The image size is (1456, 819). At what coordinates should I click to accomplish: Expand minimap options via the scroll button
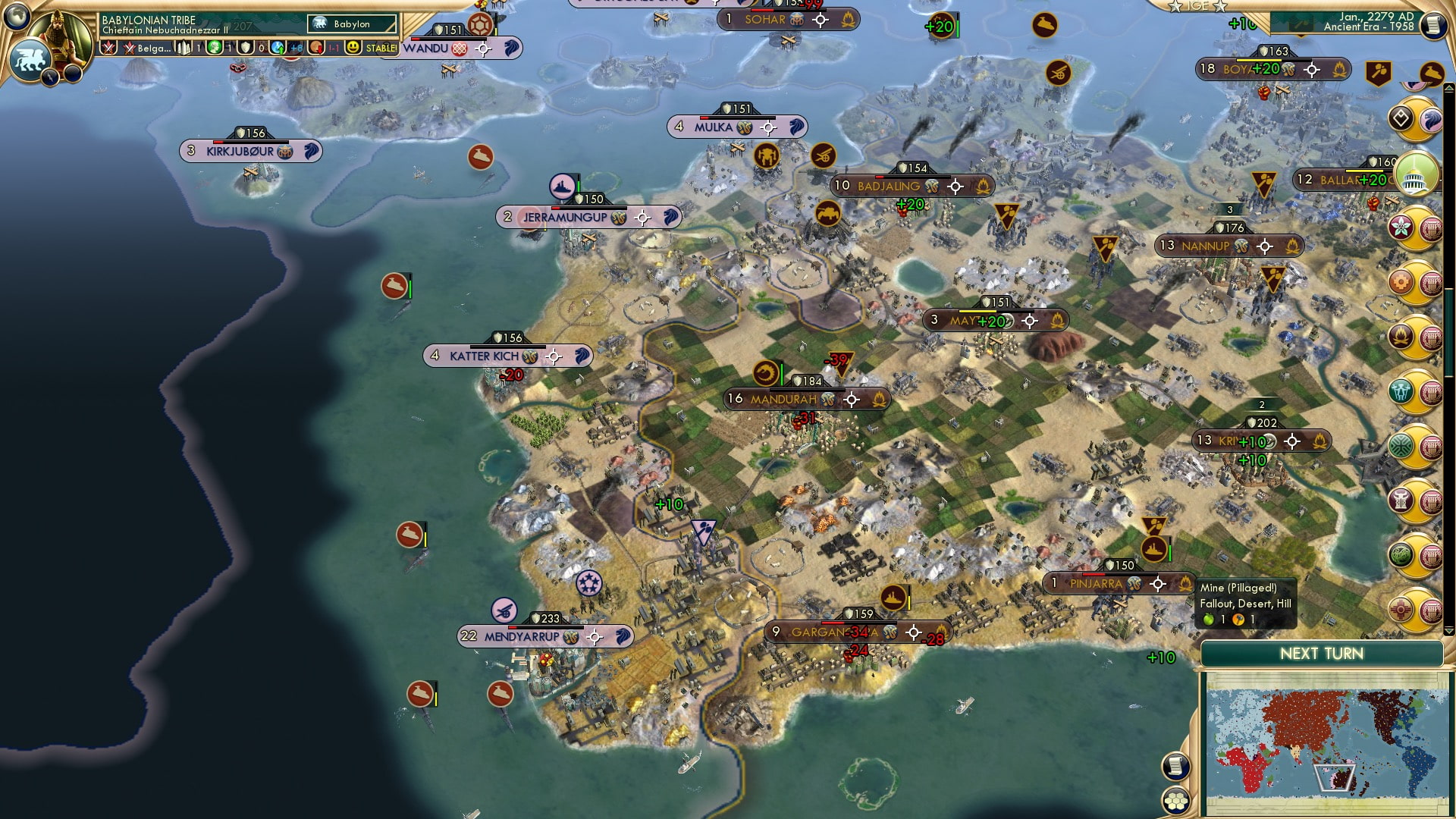pyautogui.click(x=1175, y=766)
